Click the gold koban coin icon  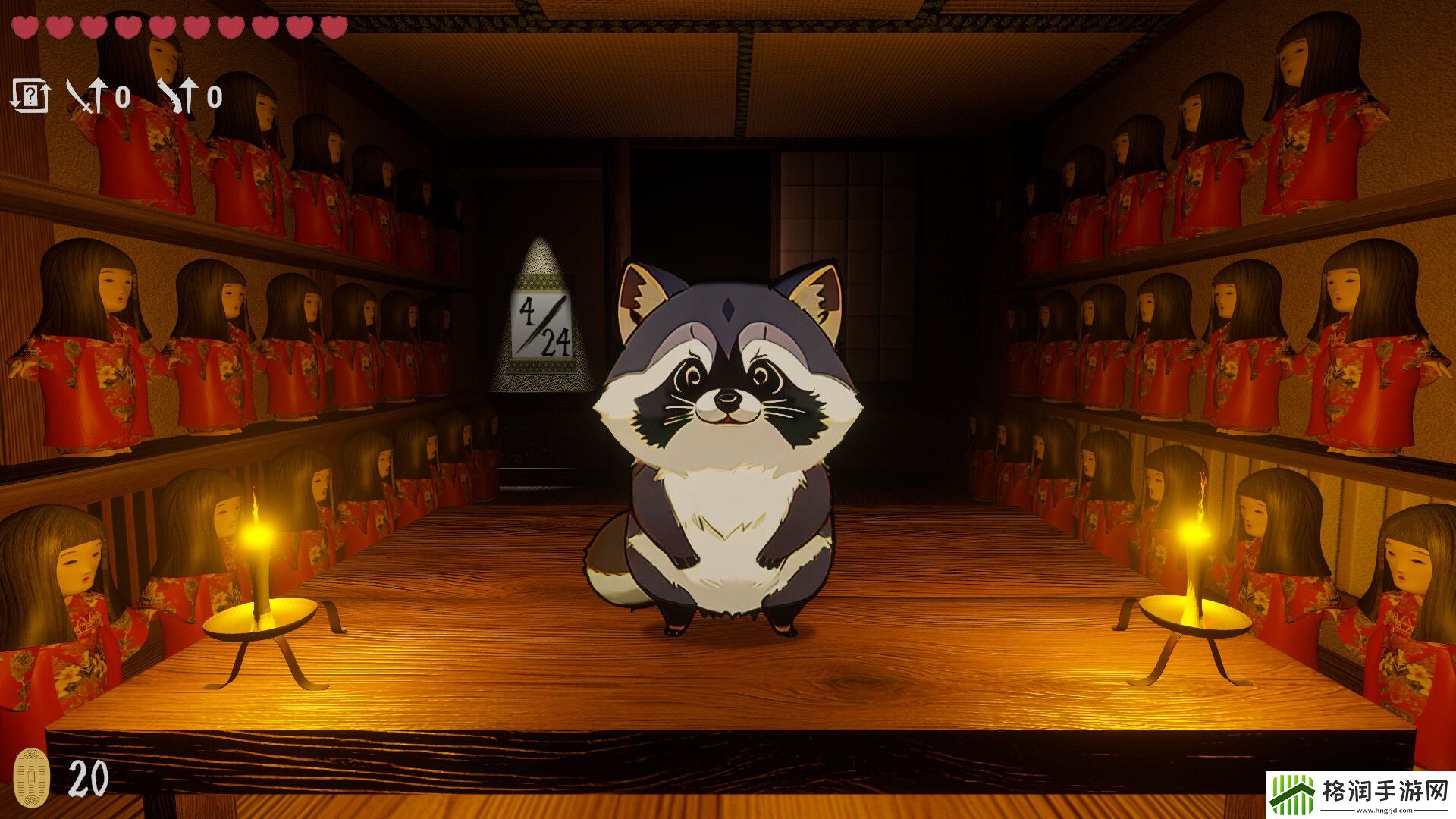(x=32, y=778)
